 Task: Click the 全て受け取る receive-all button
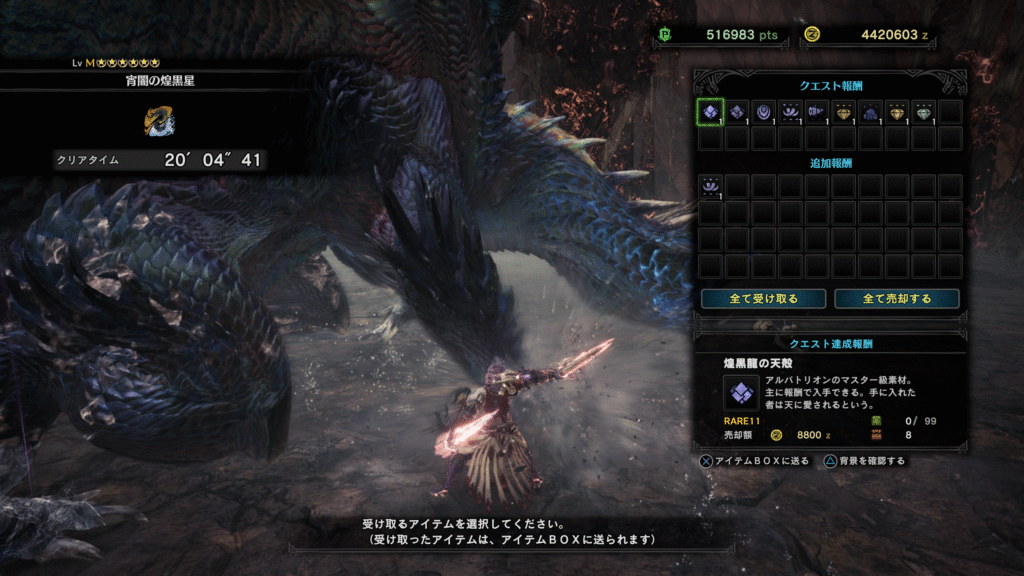pyautogui.click(x=764, y=299)
